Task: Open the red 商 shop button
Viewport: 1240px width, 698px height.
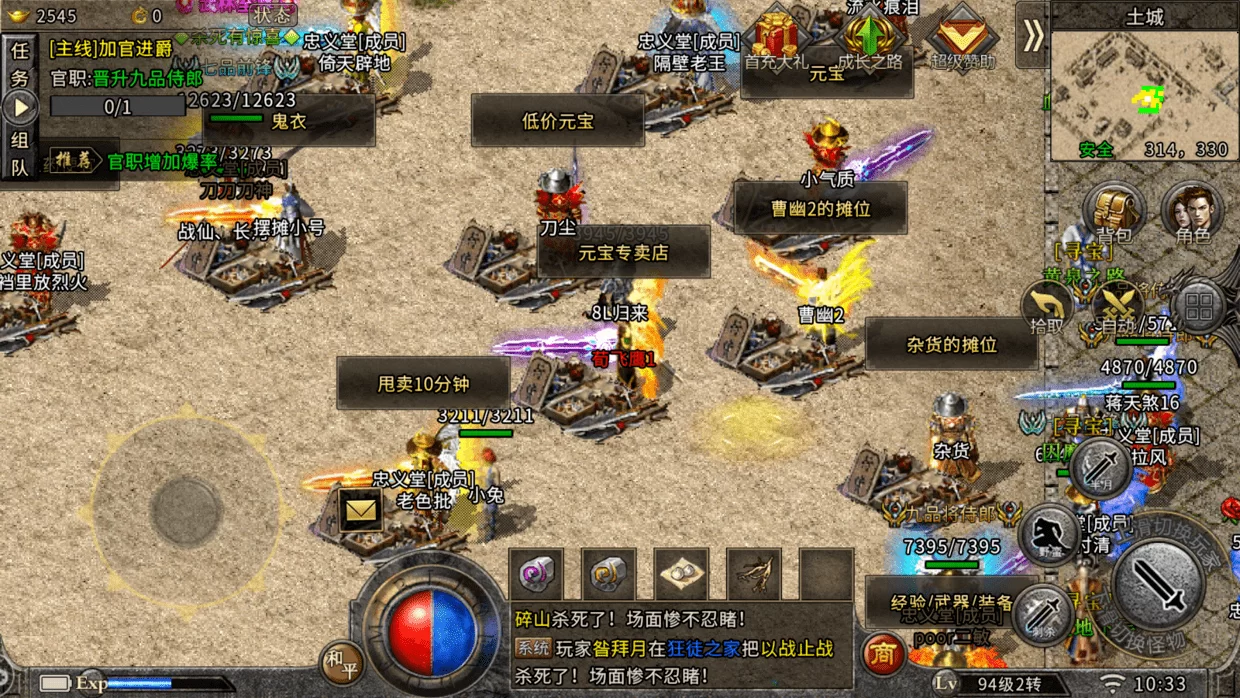Action: click(883, 655)
